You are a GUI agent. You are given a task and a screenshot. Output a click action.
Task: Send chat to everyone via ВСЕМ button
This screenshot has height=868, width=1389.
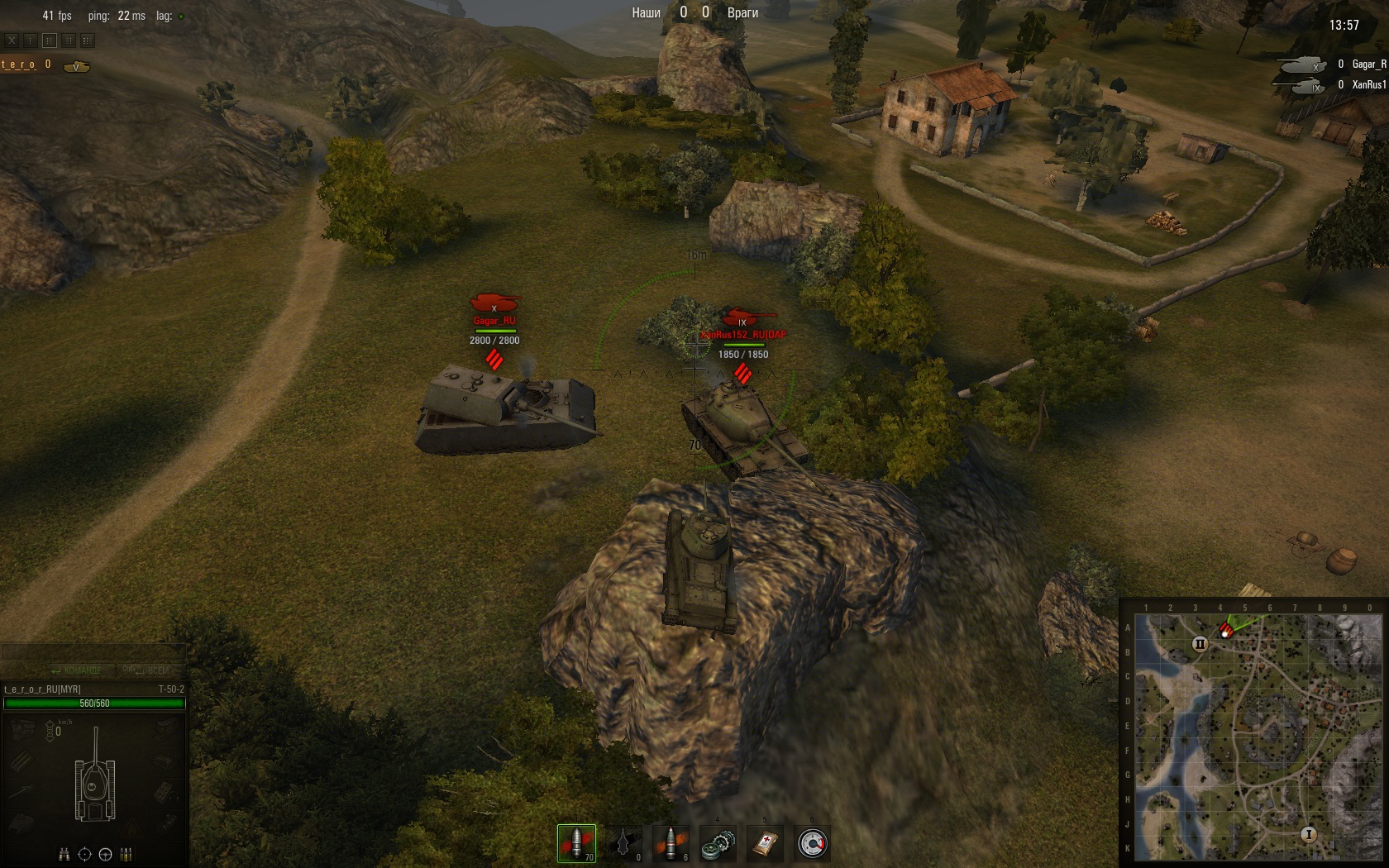149,670
